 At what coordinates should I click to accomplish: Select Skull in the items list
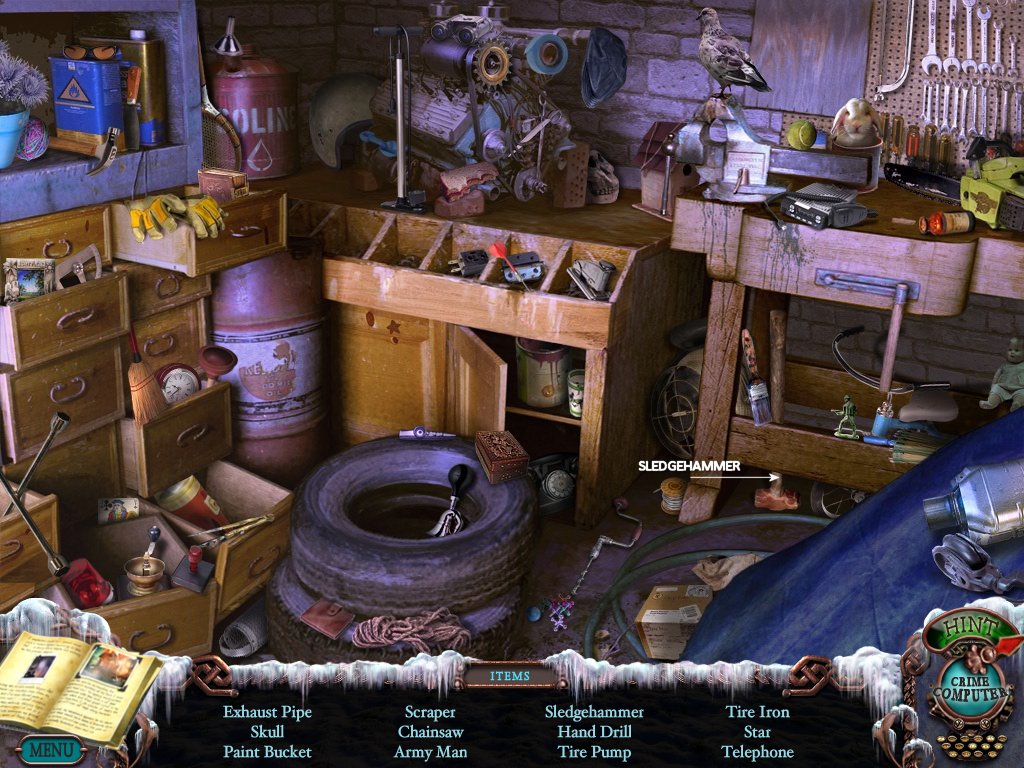tap(267, 732)
